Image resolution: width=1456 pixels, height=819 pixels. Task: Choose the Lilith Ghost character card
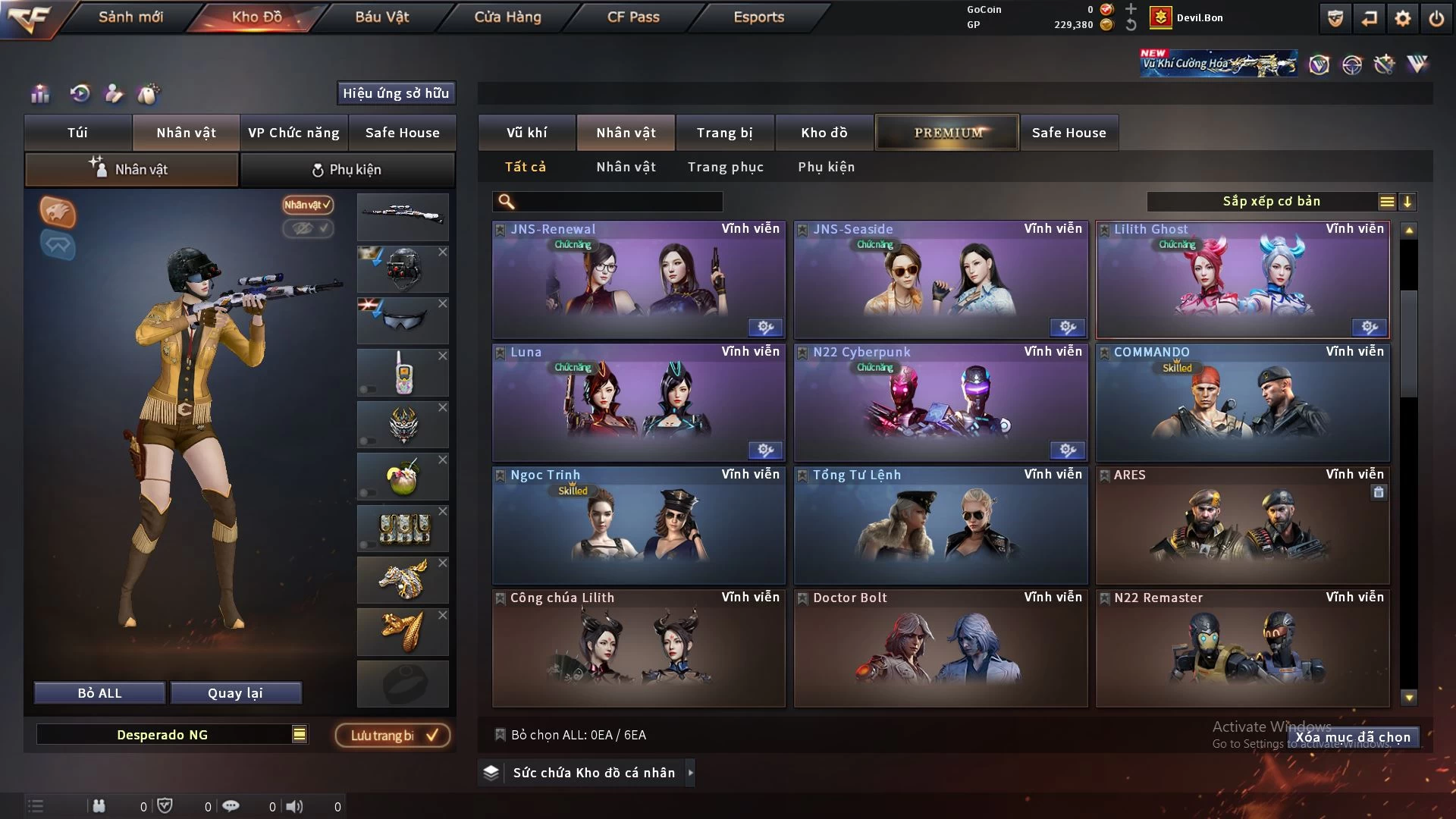click(1242, 281)
